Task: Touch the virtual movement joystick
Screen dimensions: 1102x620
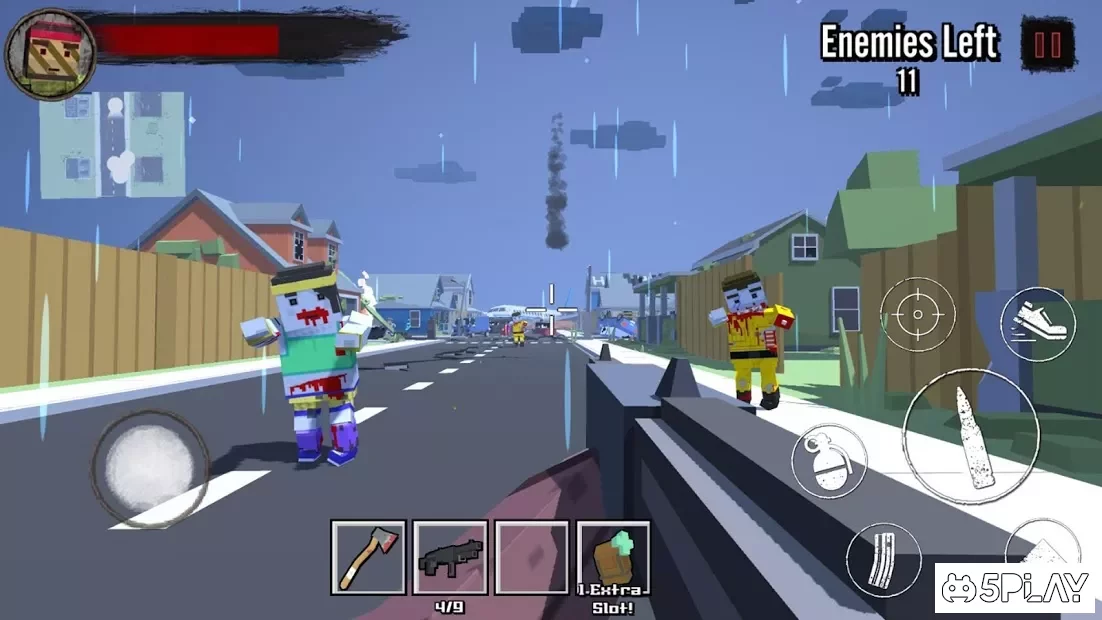Action: (x=150, y=468)
